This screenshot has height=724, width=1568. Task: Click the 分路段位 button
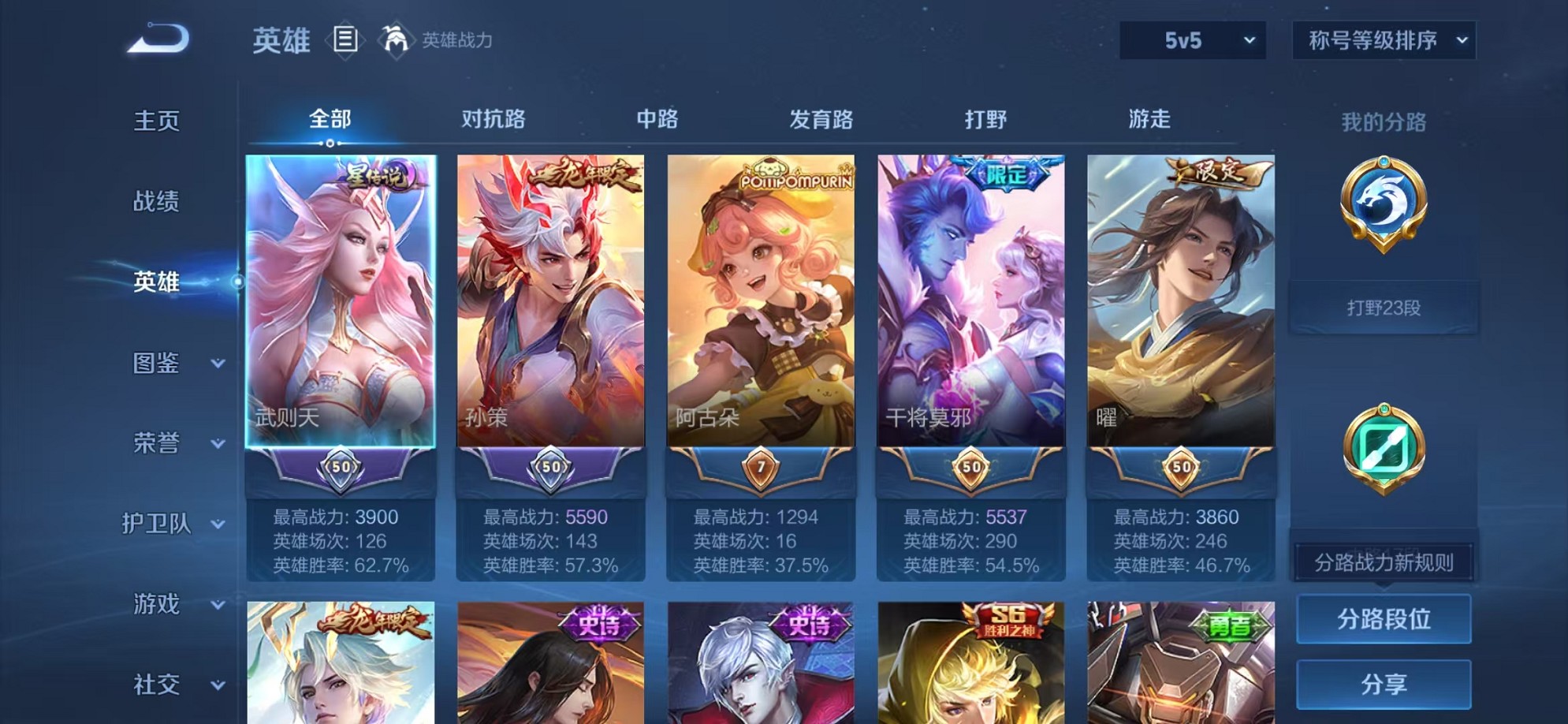pyautogui.click(x=1384, y=618)
